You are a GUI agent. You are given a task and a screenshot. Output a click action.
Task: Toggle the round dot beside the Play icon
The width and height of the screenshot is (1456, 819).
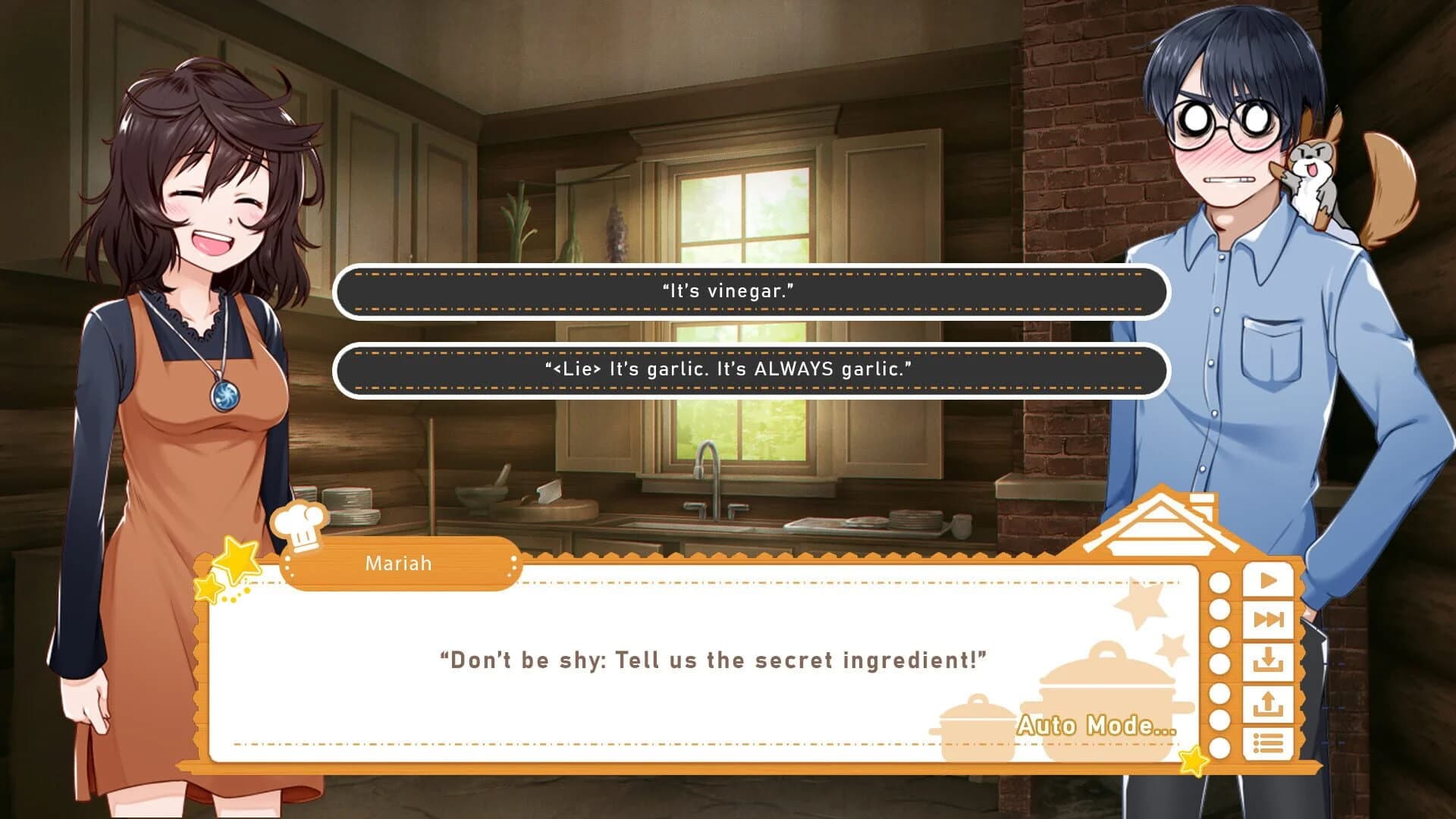pyautogui.click(x=1219, y=582)
